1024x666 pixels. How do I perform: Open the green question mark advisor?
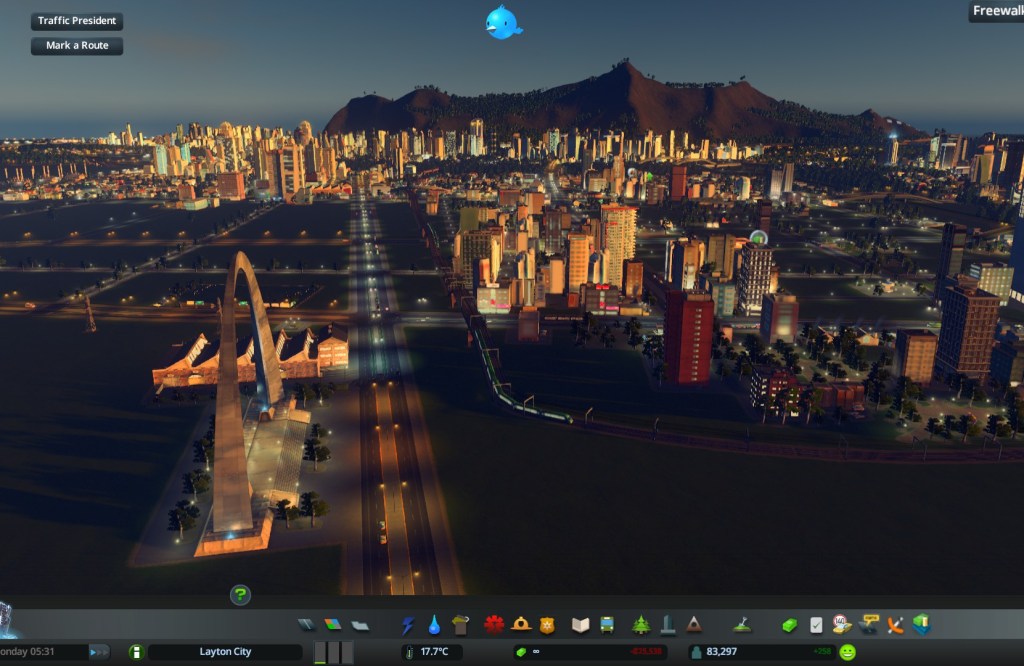click(240, 595)
